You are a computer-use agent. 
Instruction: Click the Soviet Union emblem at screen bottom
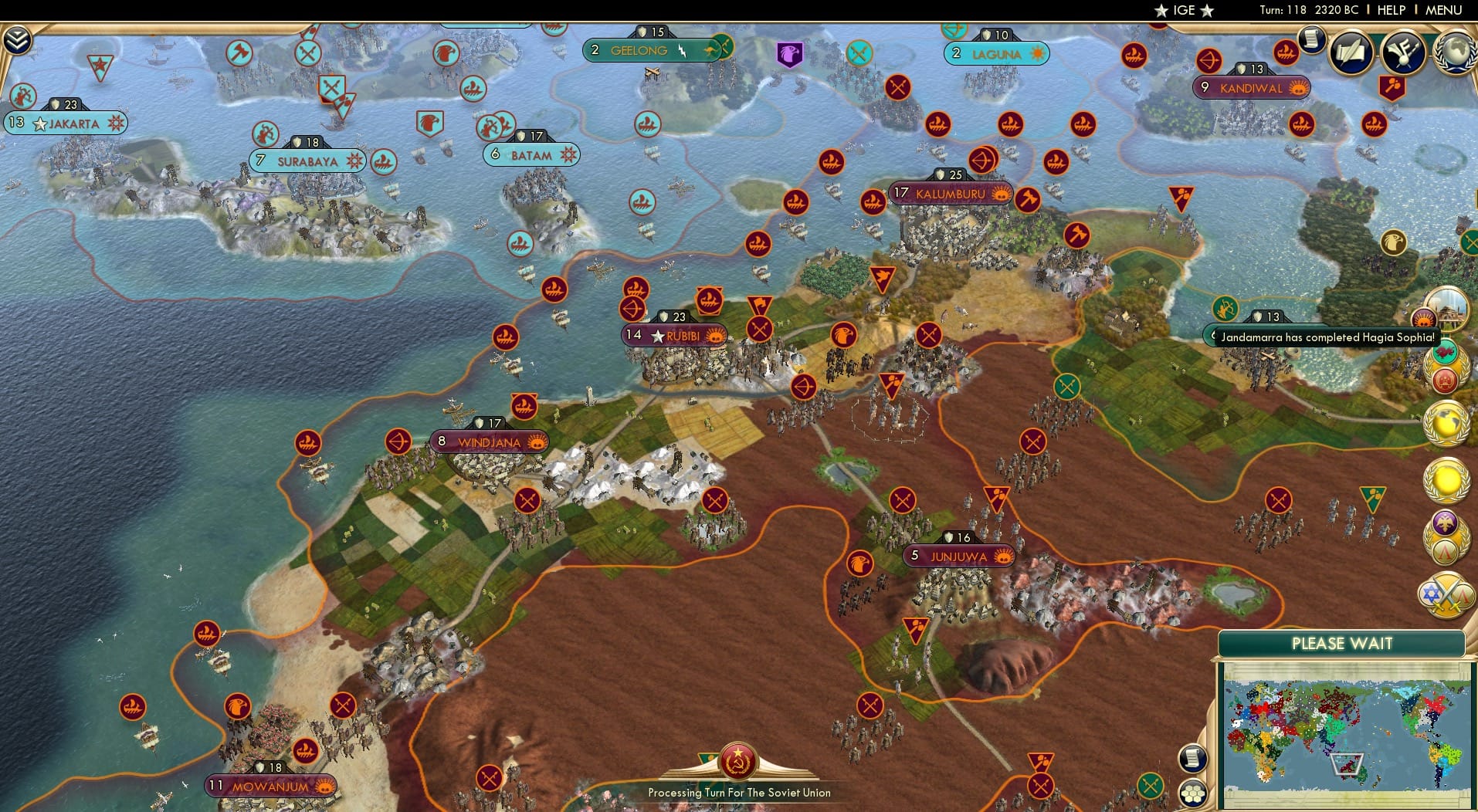click(x=739, y=760)
